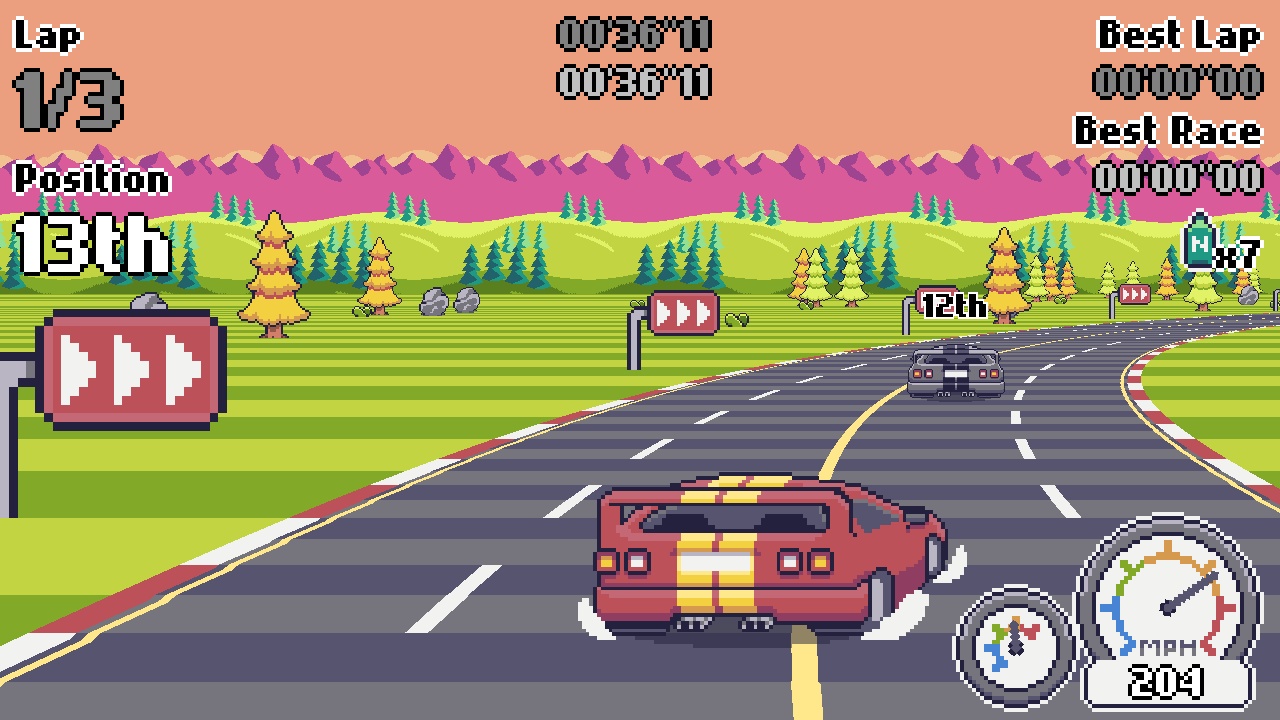Expand the current race time 00'36"11
The height and width of the screenshot is (720, 1280).
point(633,36)
